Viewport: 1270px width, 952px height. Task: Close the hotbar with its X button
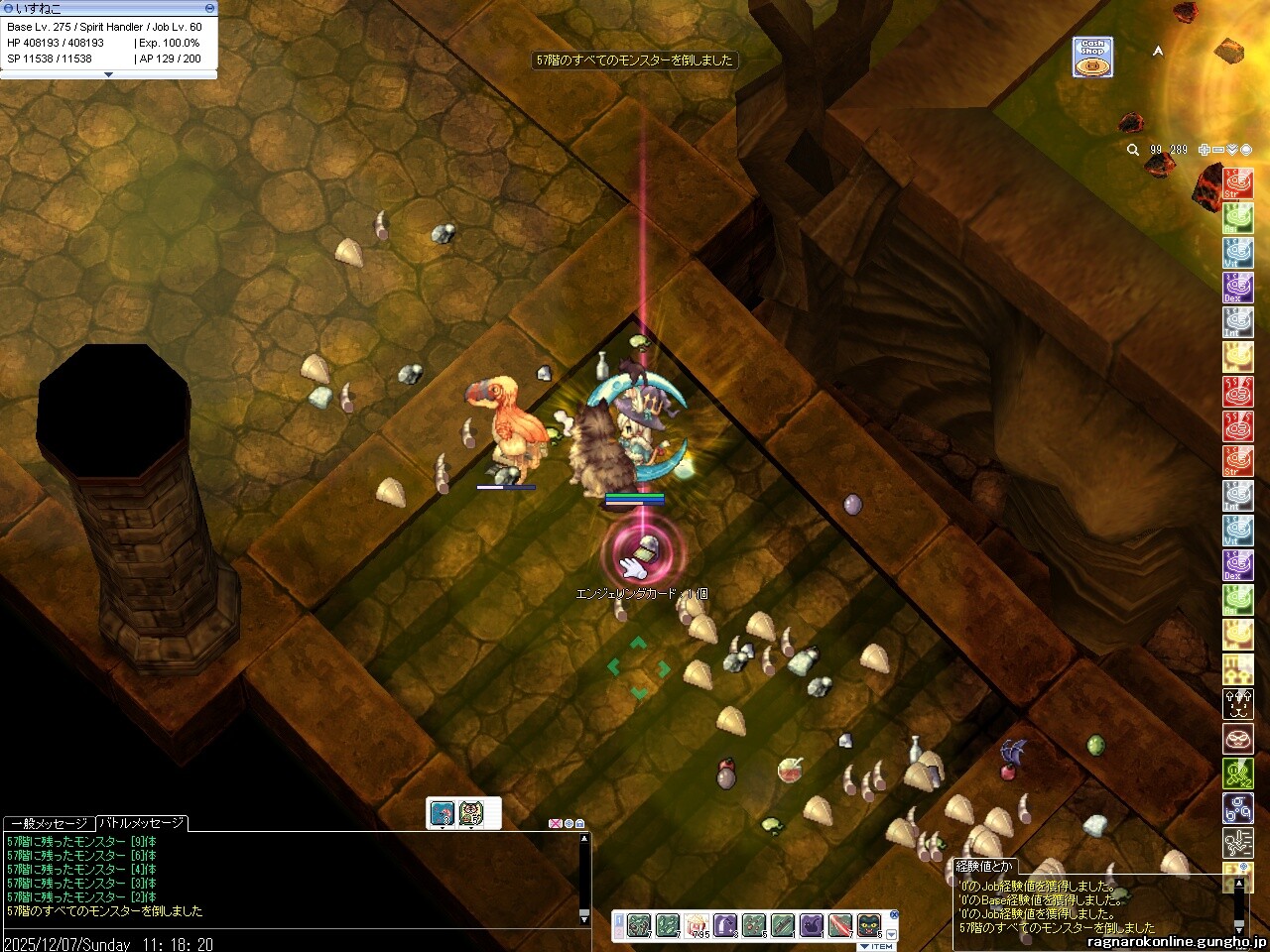[x=893, y=914]
